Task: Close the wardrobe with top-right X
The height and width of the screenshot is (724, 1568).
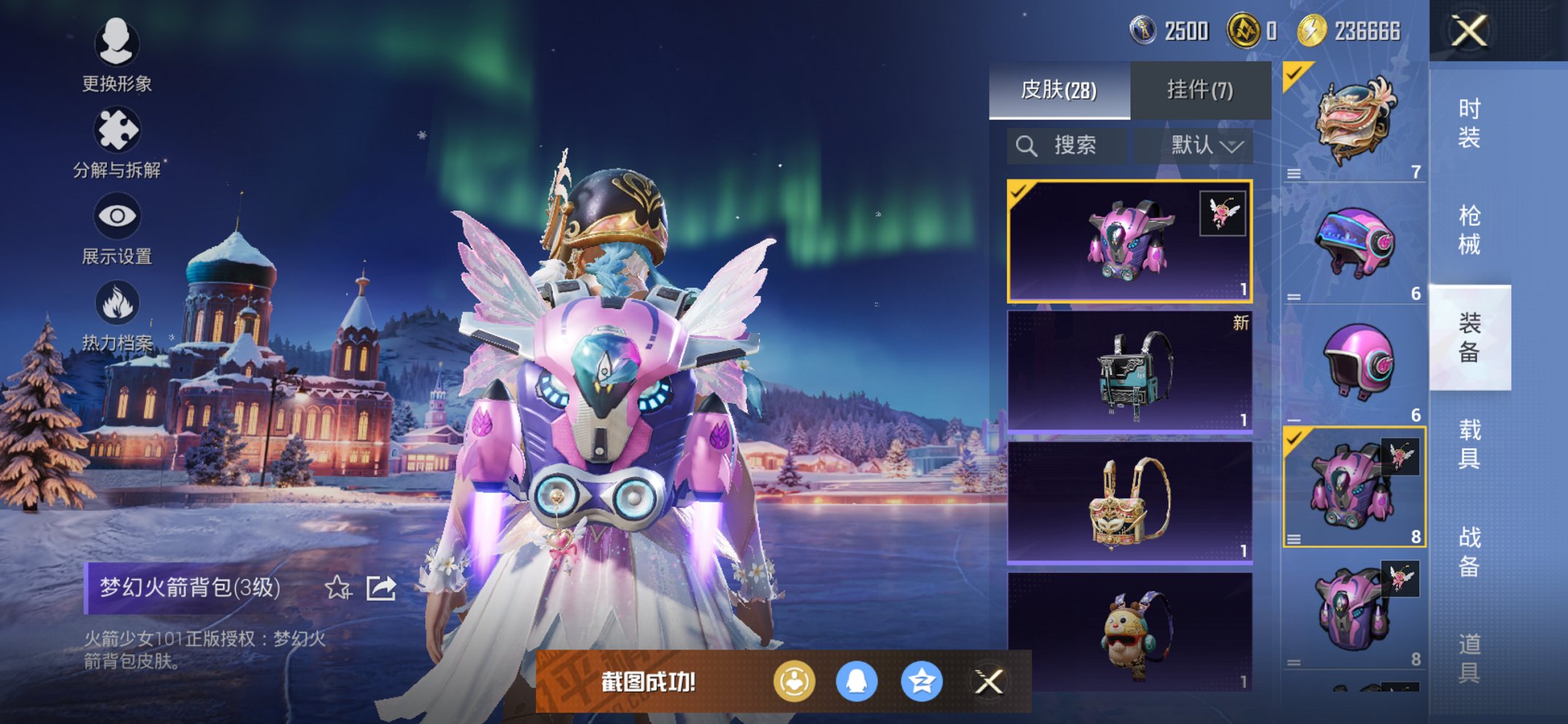Action: [x=1469, y=31]
